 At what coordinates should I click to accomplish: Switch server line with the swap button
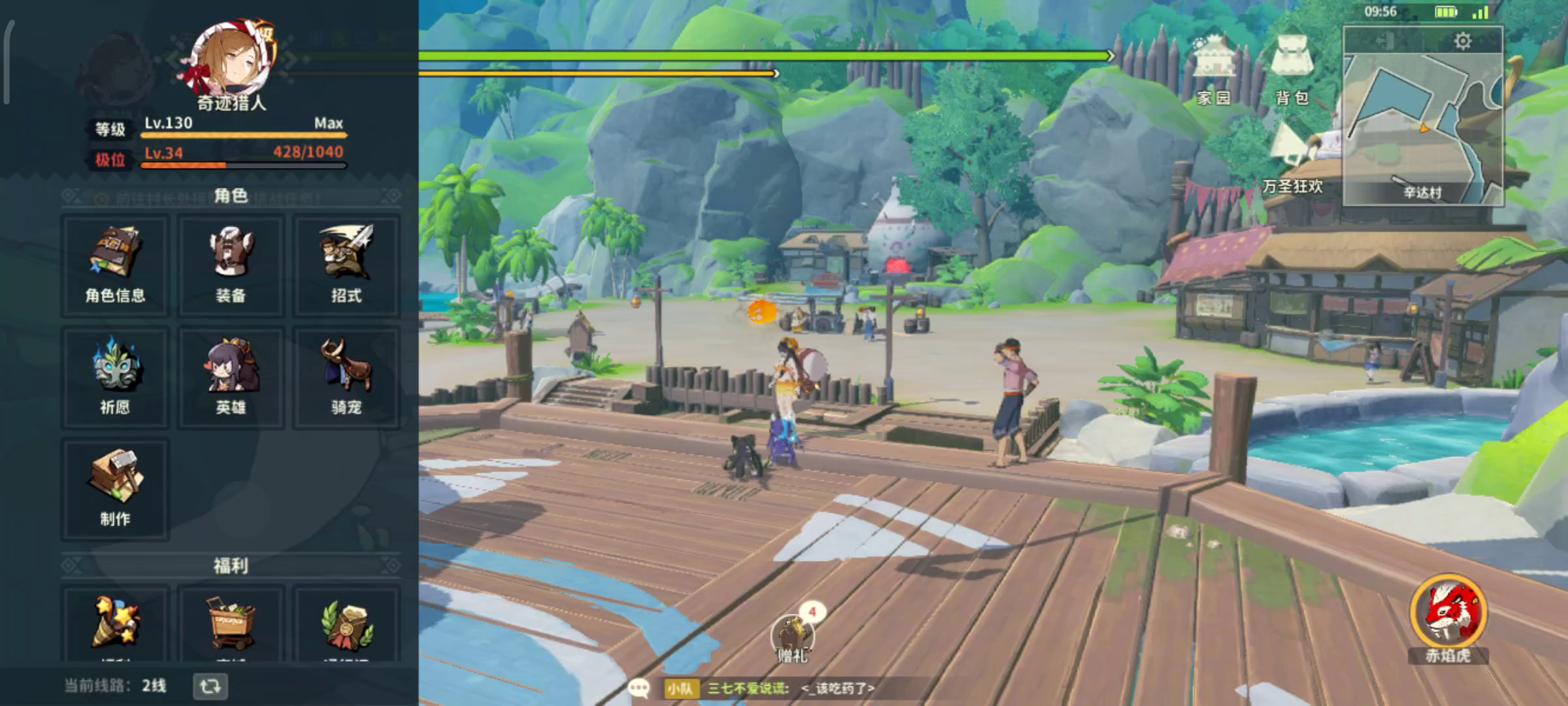click(210, 686)
